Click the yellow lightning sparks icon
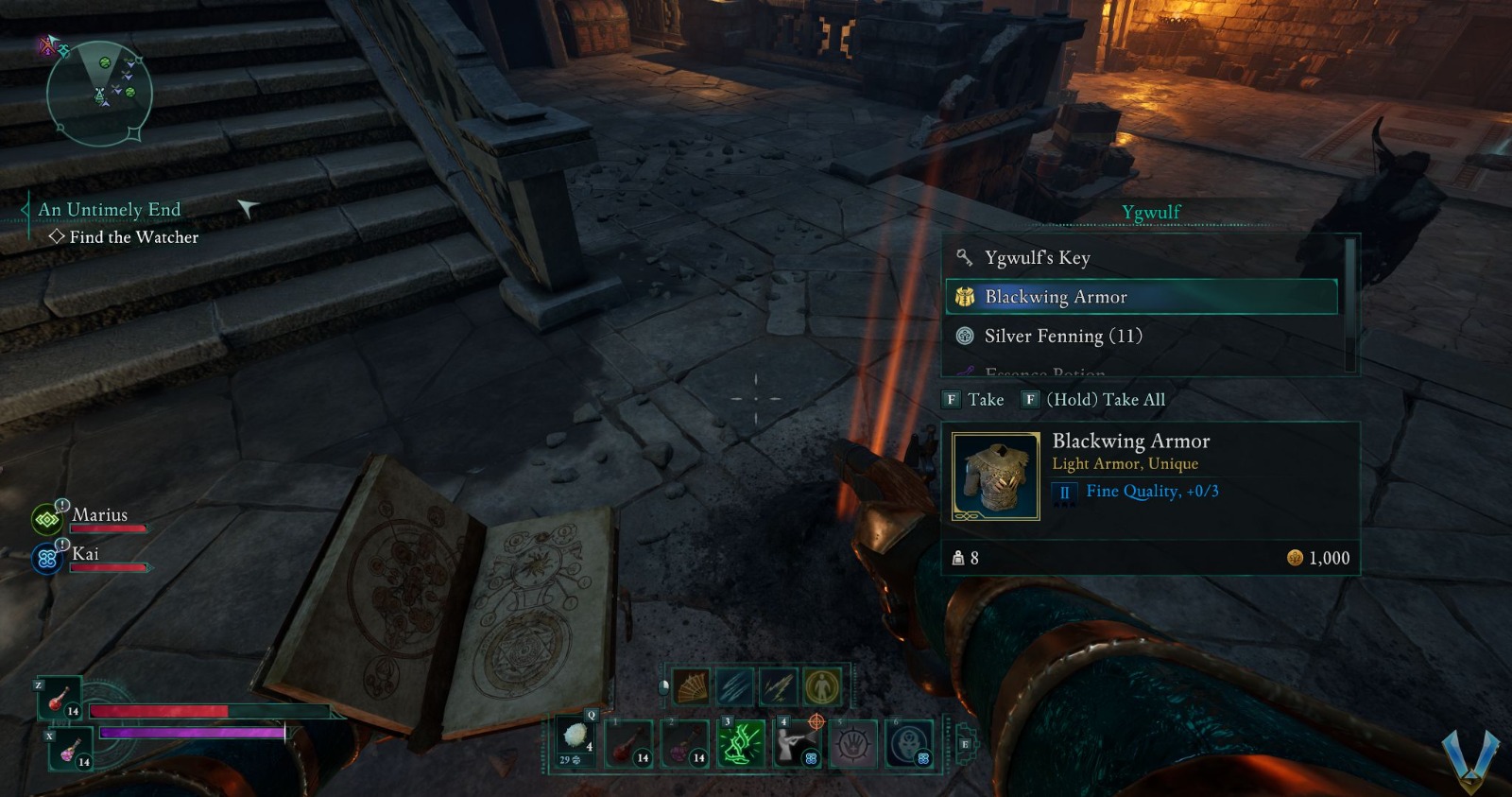Viewport: 1512px width, 797px height. click(778, 686)
